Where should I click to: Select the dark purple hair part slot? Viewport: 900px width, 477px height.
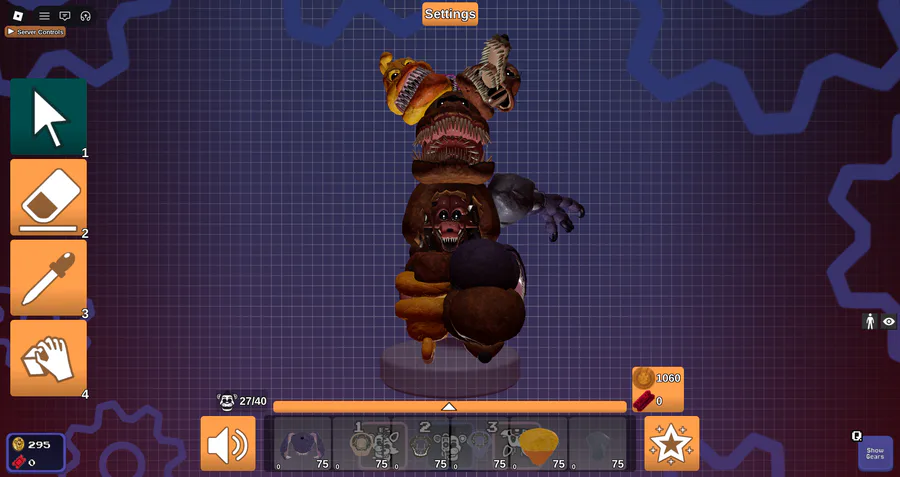point(302,443)
